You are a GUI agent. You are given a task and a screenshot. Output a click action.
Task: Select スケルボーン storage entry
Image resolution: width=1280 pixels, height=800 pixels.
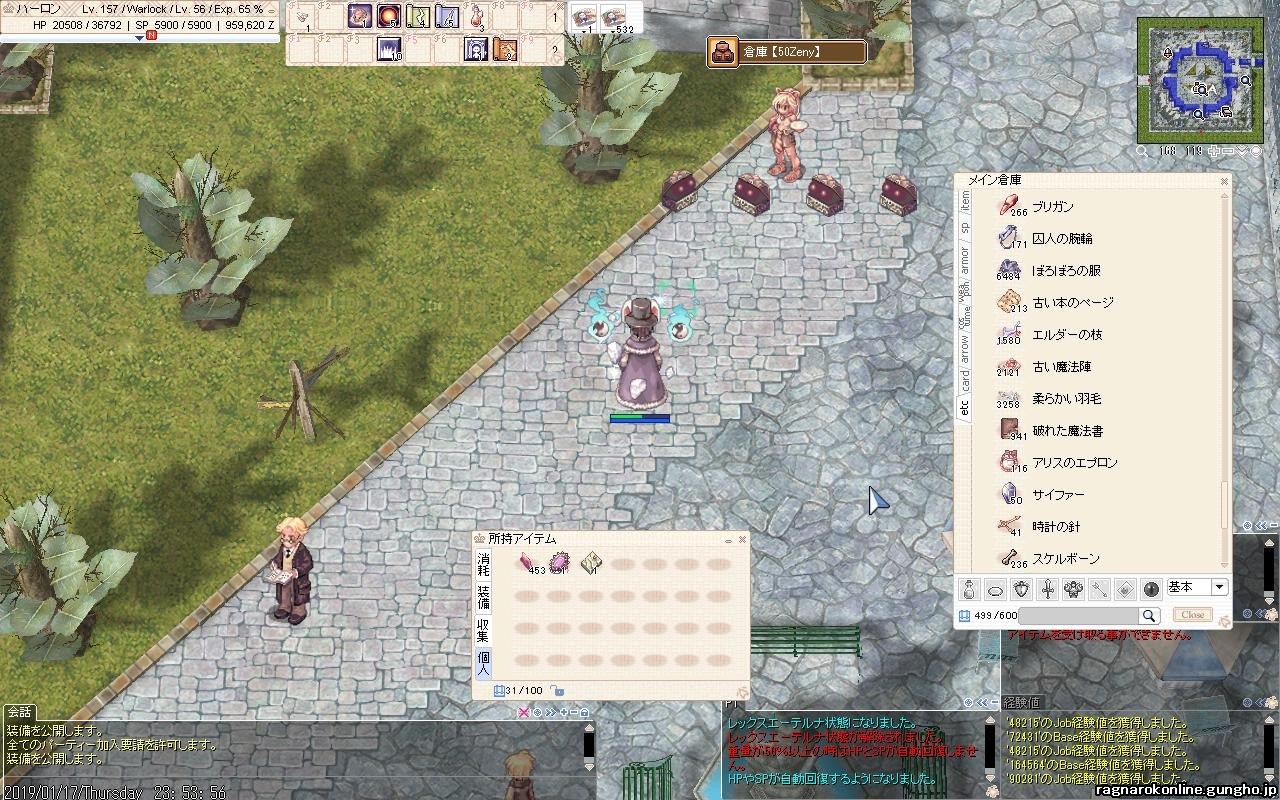tap(1065, 559)
